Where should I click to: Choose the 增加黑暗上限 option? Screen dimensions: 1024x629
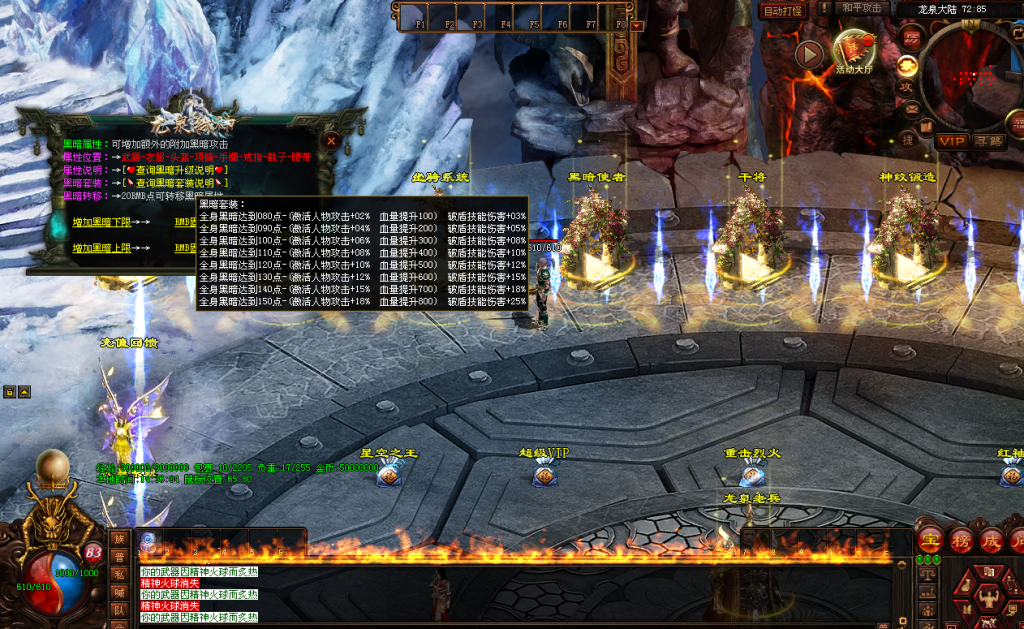[x=103, y=246]
